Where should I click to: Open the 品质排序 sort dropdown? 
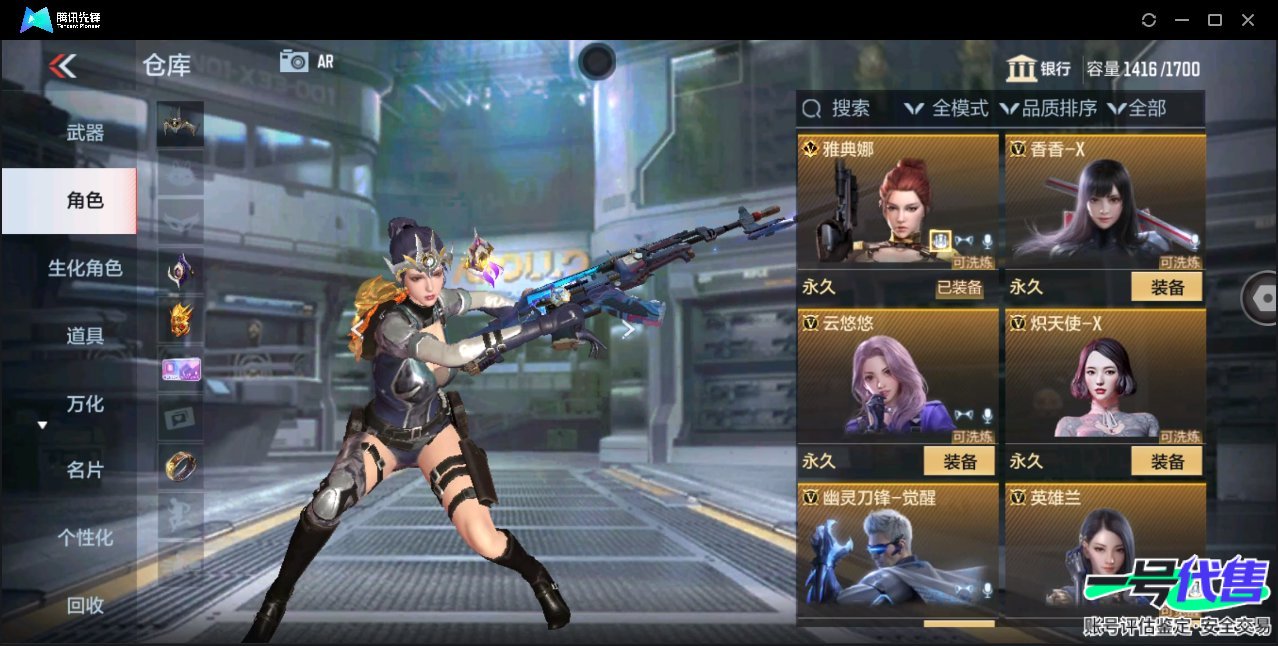coord(1048,108)
